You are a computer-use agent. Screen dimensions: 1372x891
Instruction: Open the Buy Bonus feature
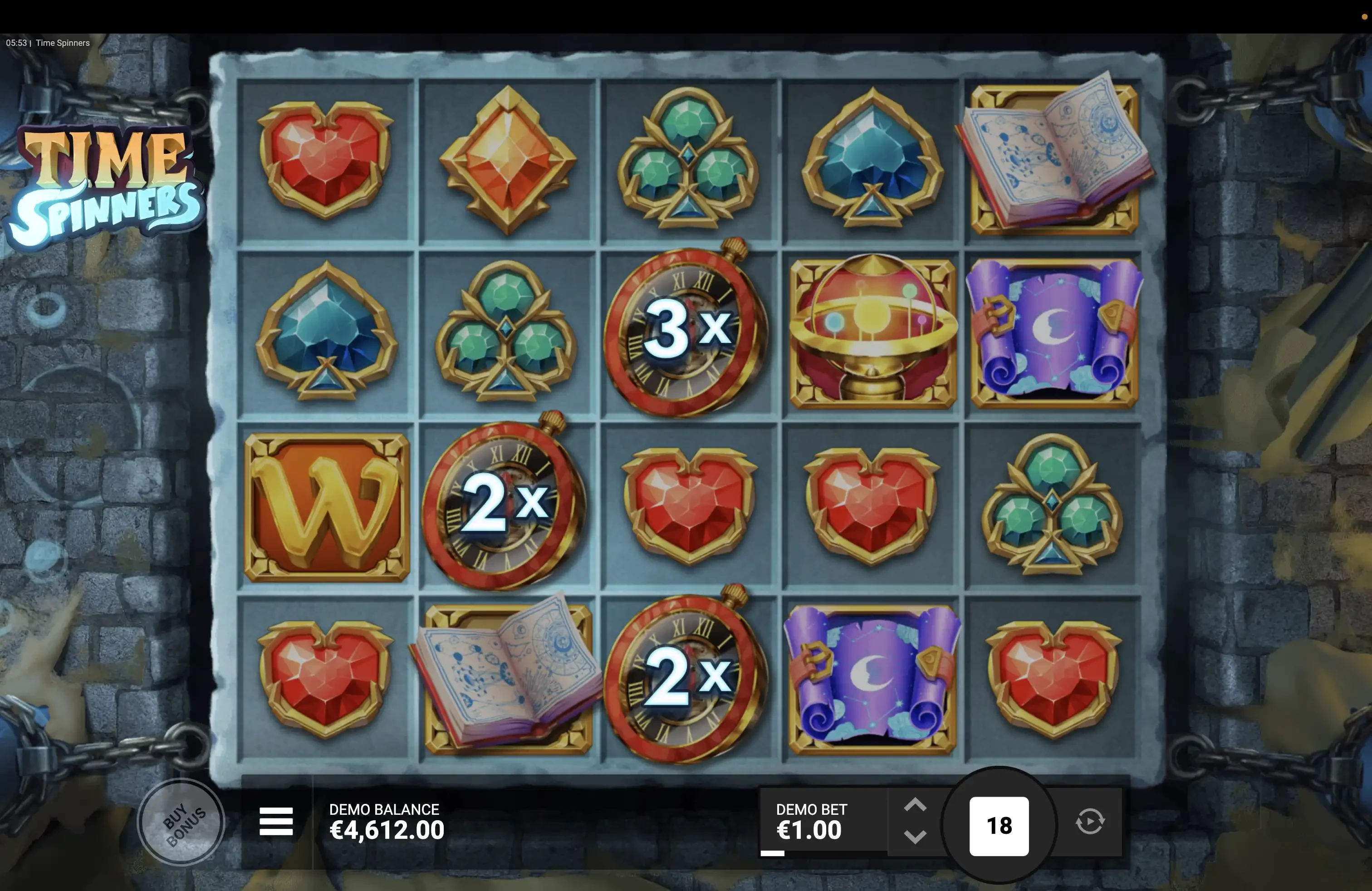[181, 822]
